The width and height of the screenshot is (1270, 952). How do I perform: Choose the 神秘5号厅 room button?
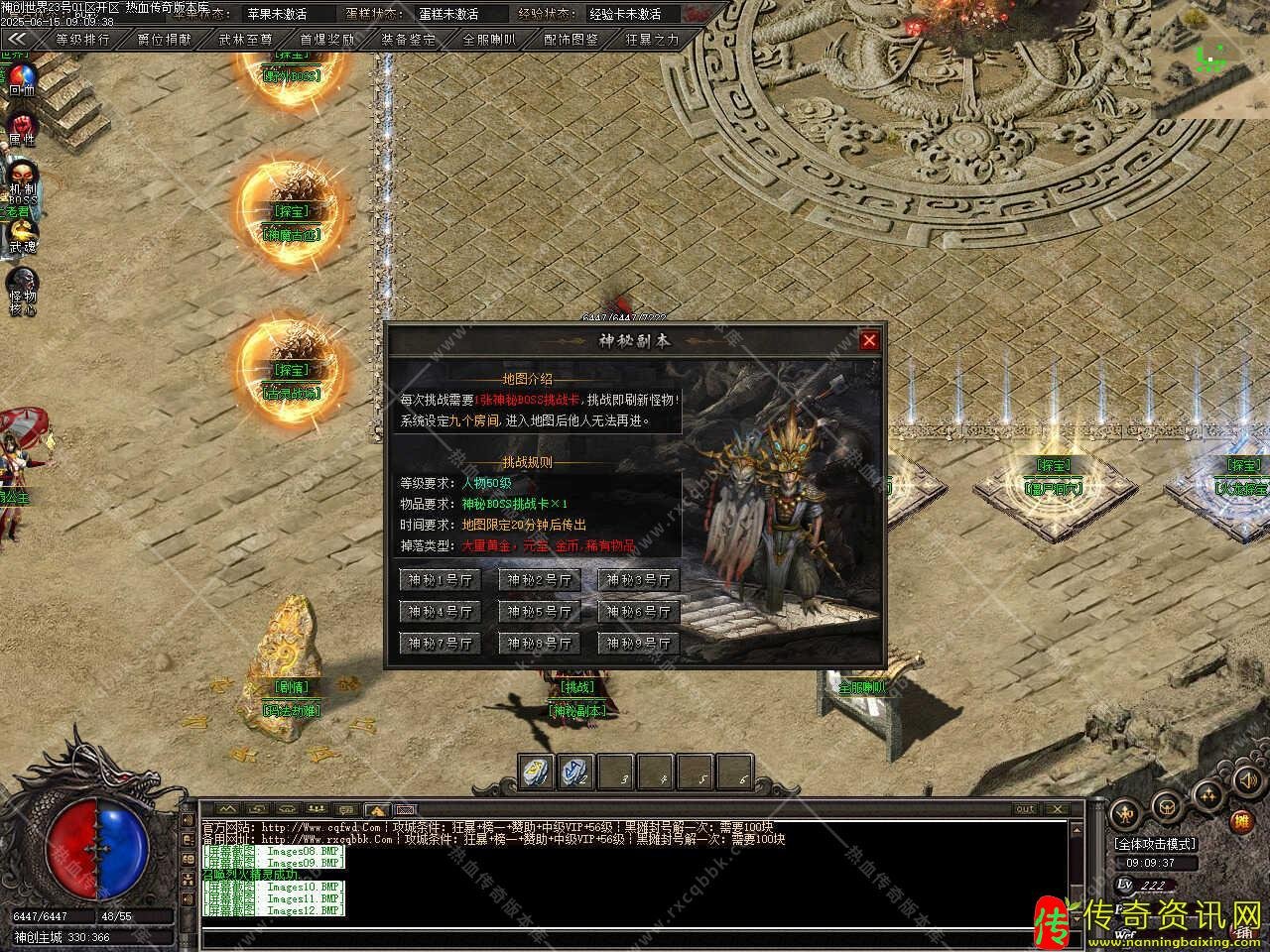(x=540, y=612)
